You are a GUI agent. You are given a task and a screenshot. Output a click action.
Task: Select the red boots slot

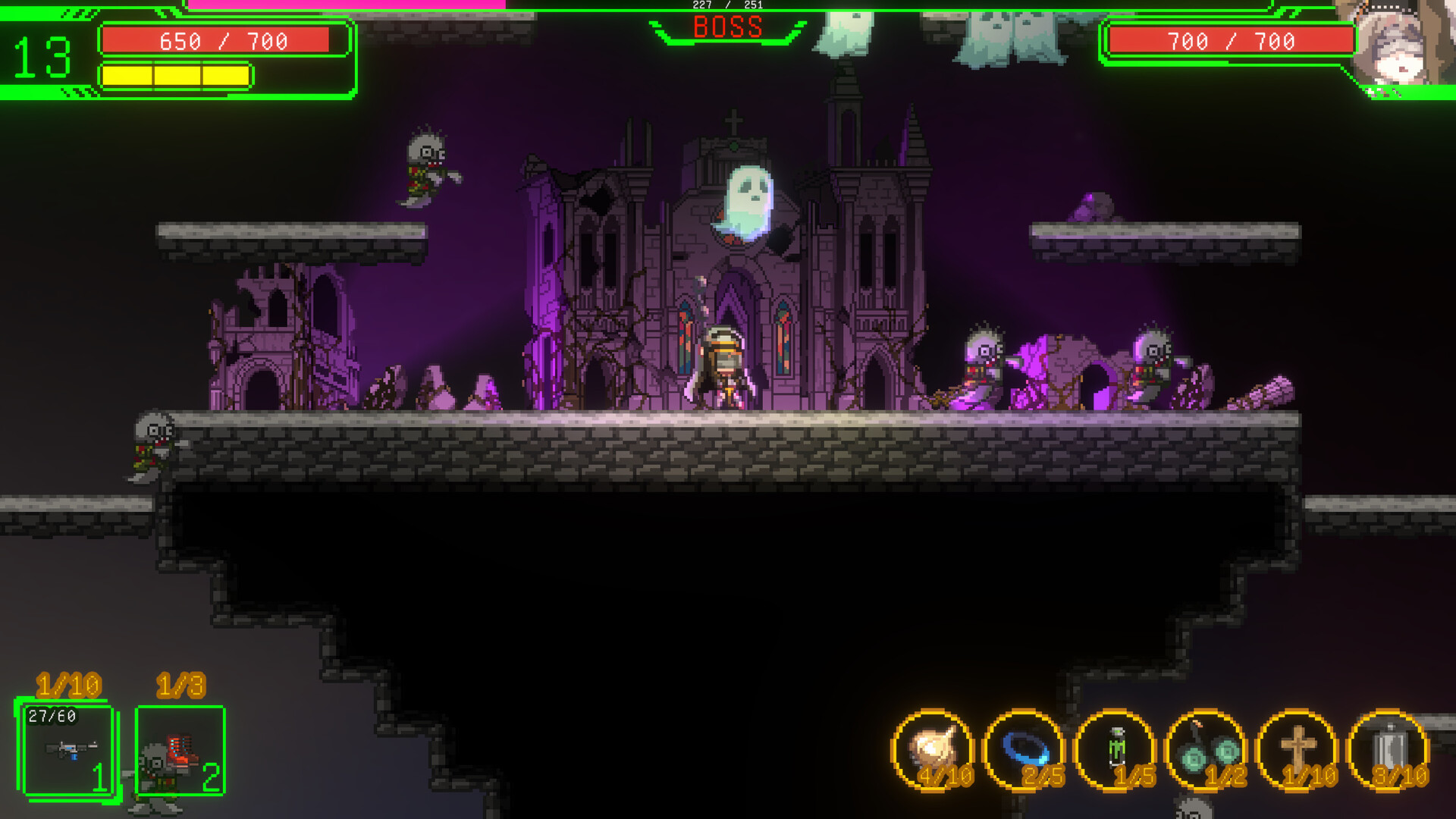click(x=180, y=750)
